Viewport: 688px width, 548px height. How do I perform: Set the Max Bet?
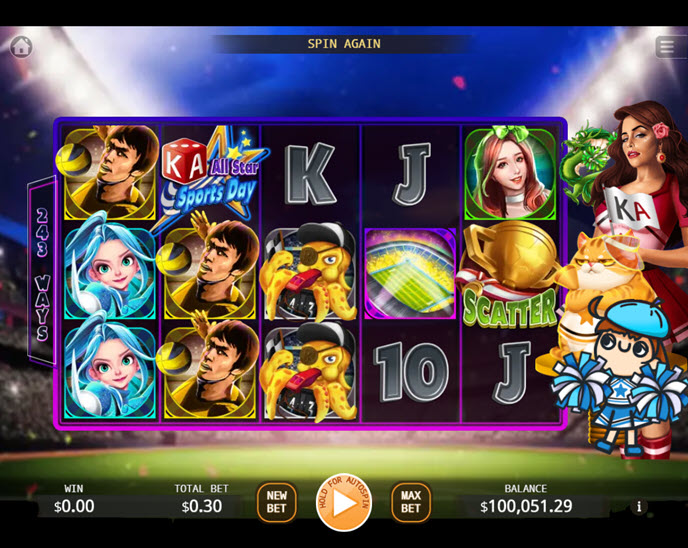[x=410, y=502]
